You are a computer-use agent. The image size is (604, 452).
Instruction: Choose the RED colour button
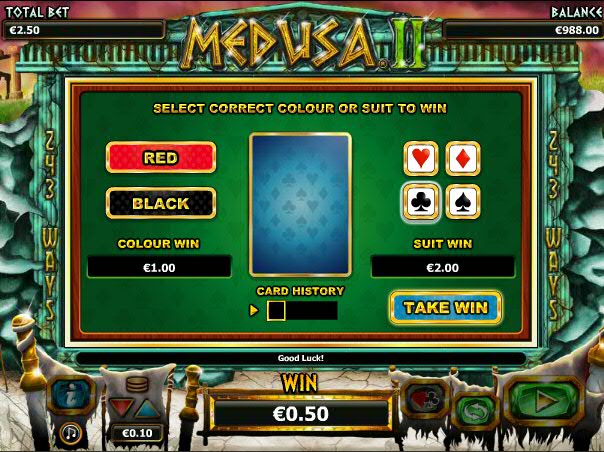pos(161,158)
